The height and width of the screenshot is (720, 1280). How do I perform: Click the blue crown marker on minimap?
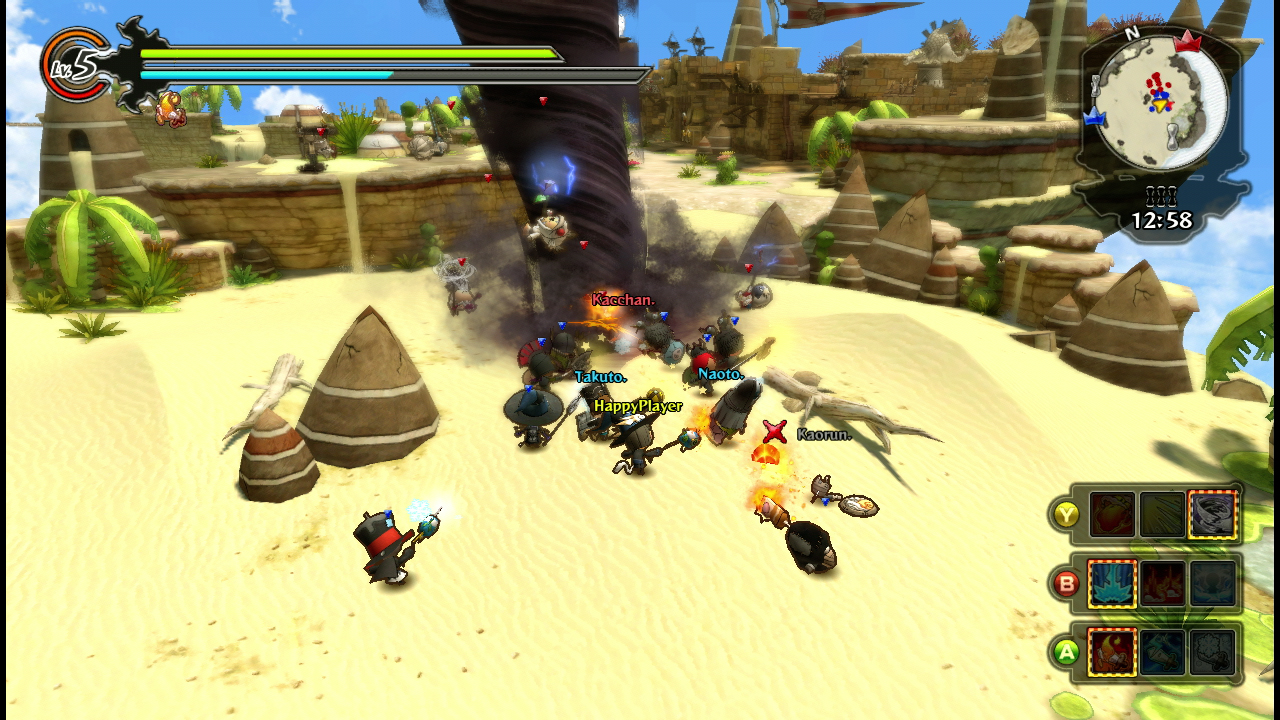pos(1093,117)
